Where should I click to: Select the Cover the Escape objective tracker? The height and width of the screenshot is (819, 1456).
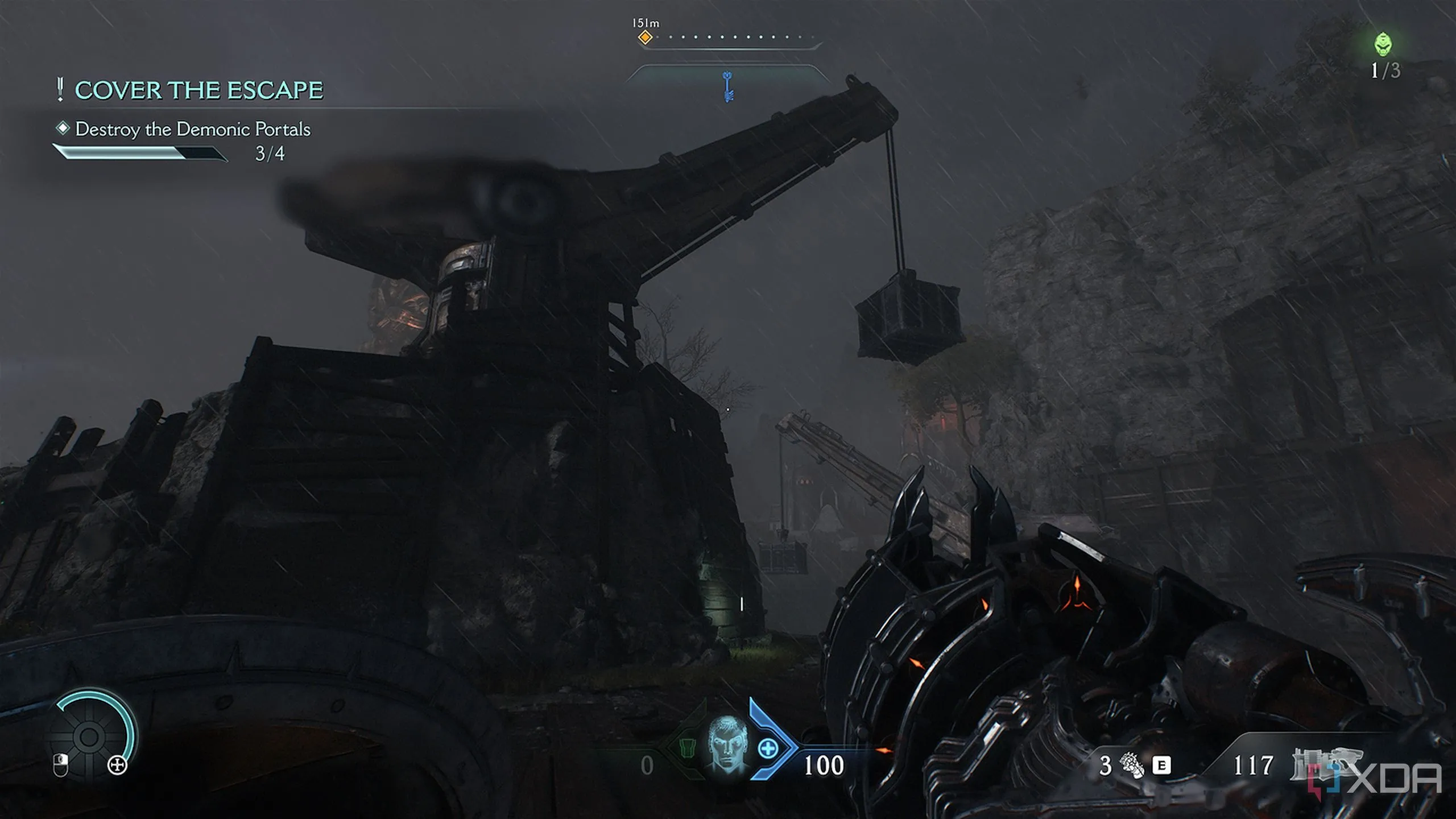pyautogui.click(x=198, y=90)
